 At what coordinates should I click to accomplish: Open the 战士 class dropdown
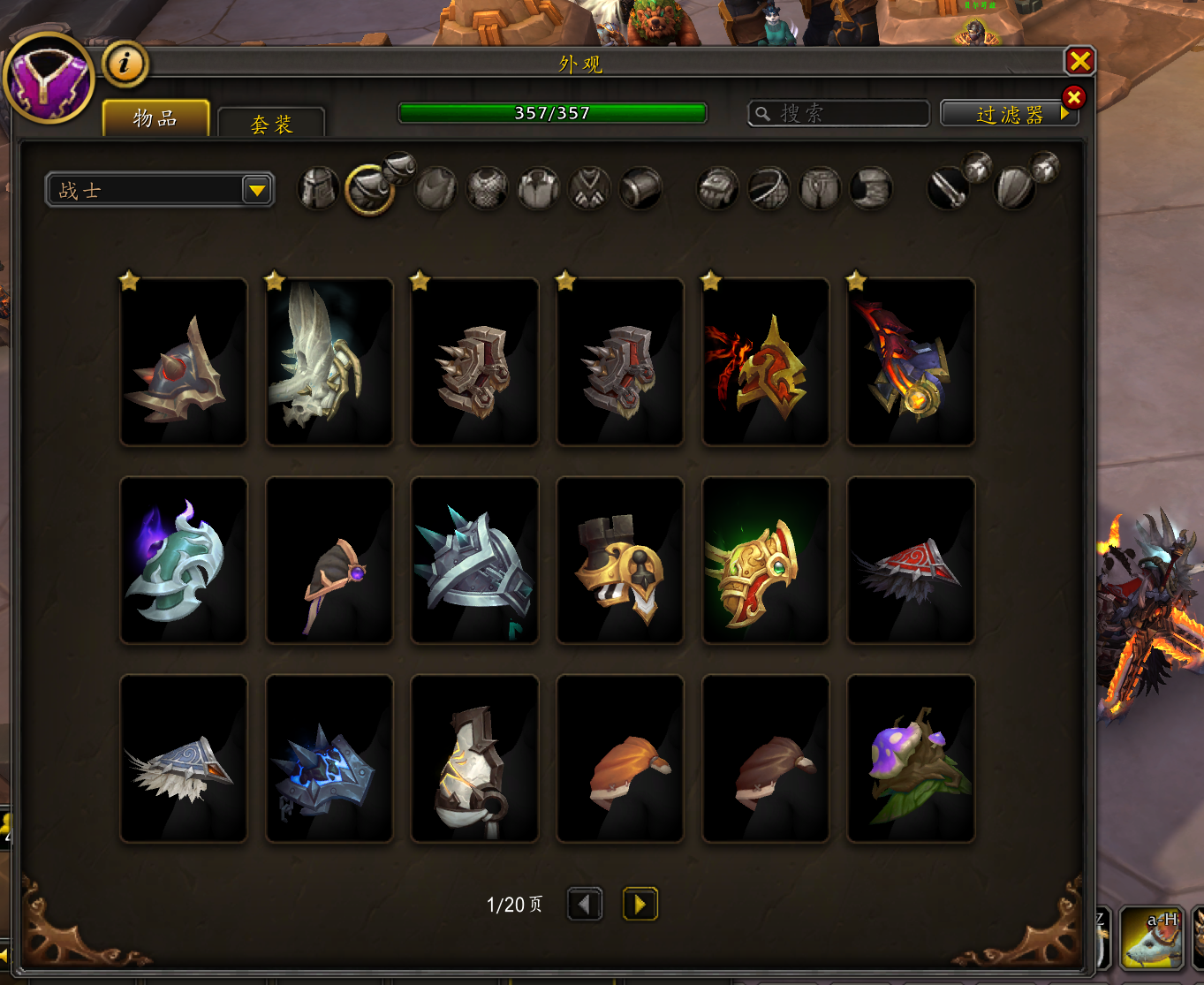[160, 190]
